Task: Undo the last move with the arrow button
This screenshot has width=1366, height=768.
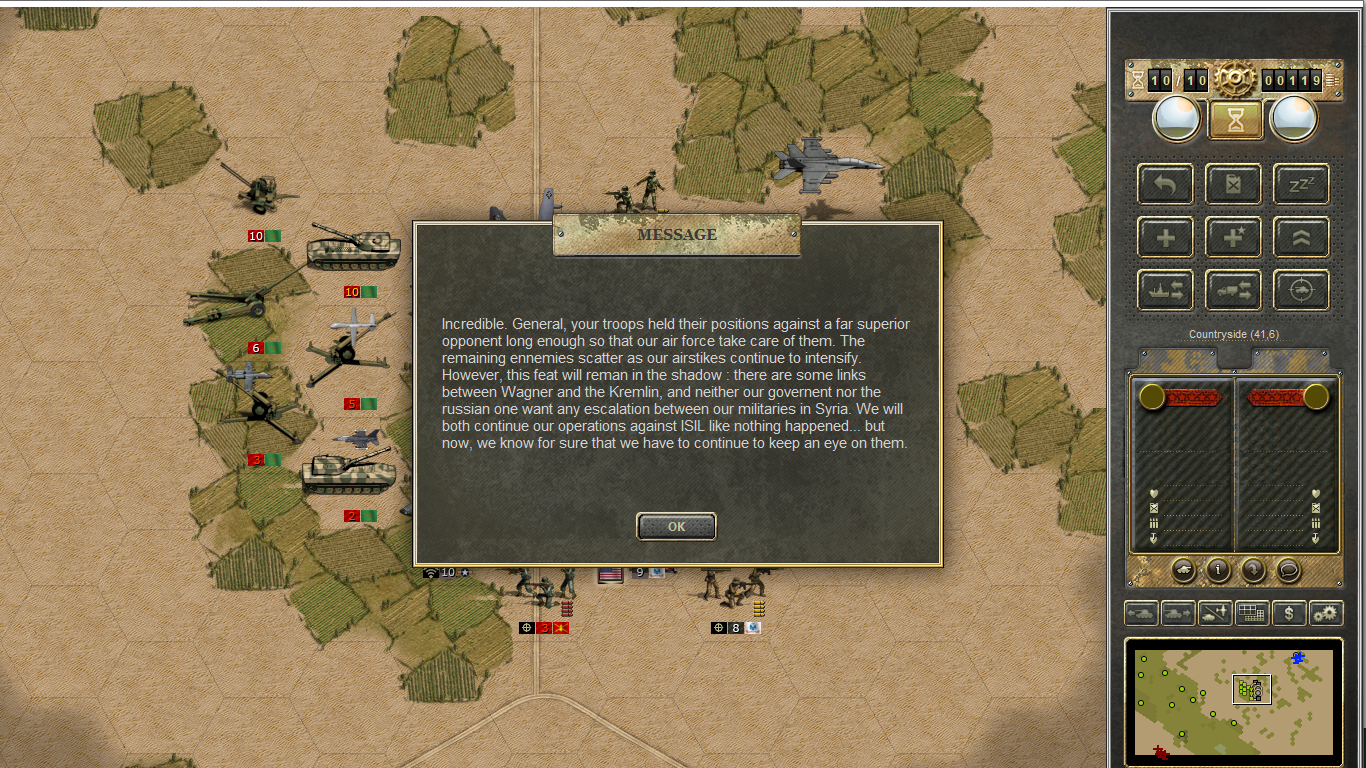Action: 1165,184
